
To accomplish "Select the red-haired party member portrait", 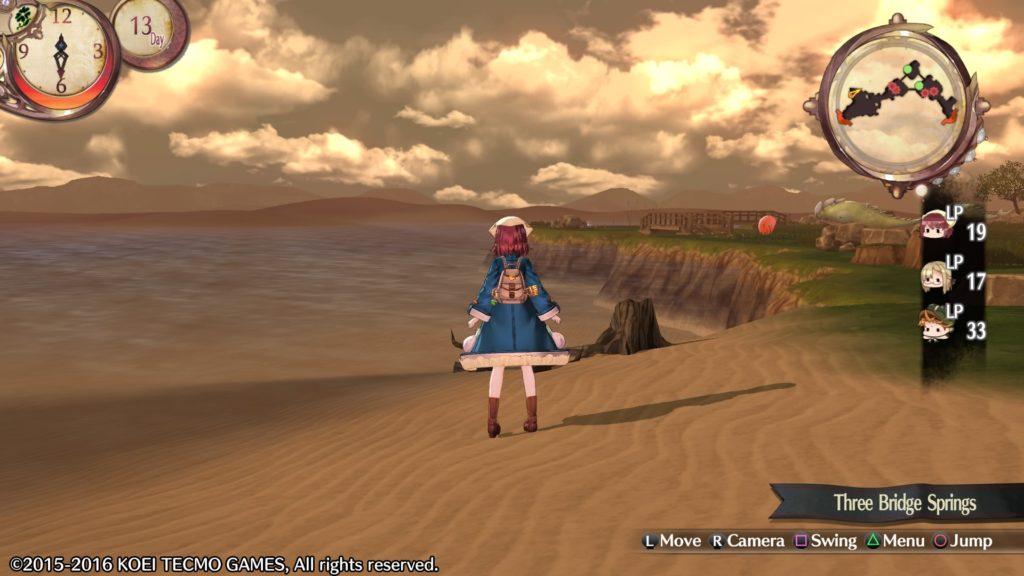I will 936,228.
